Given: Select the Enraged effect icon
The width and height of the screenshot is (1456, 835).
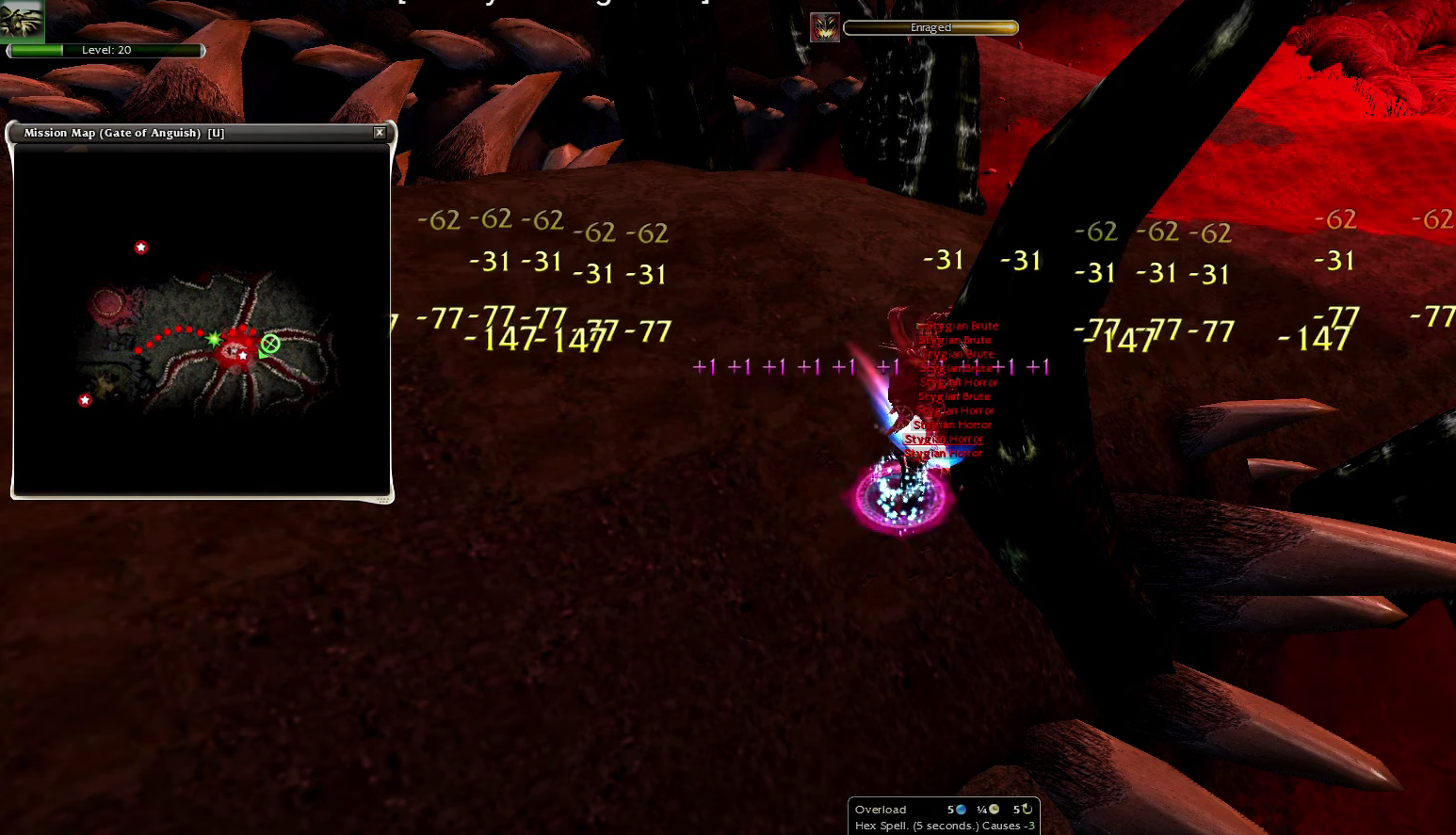Looking at the screenshot, I should point(825,27).
